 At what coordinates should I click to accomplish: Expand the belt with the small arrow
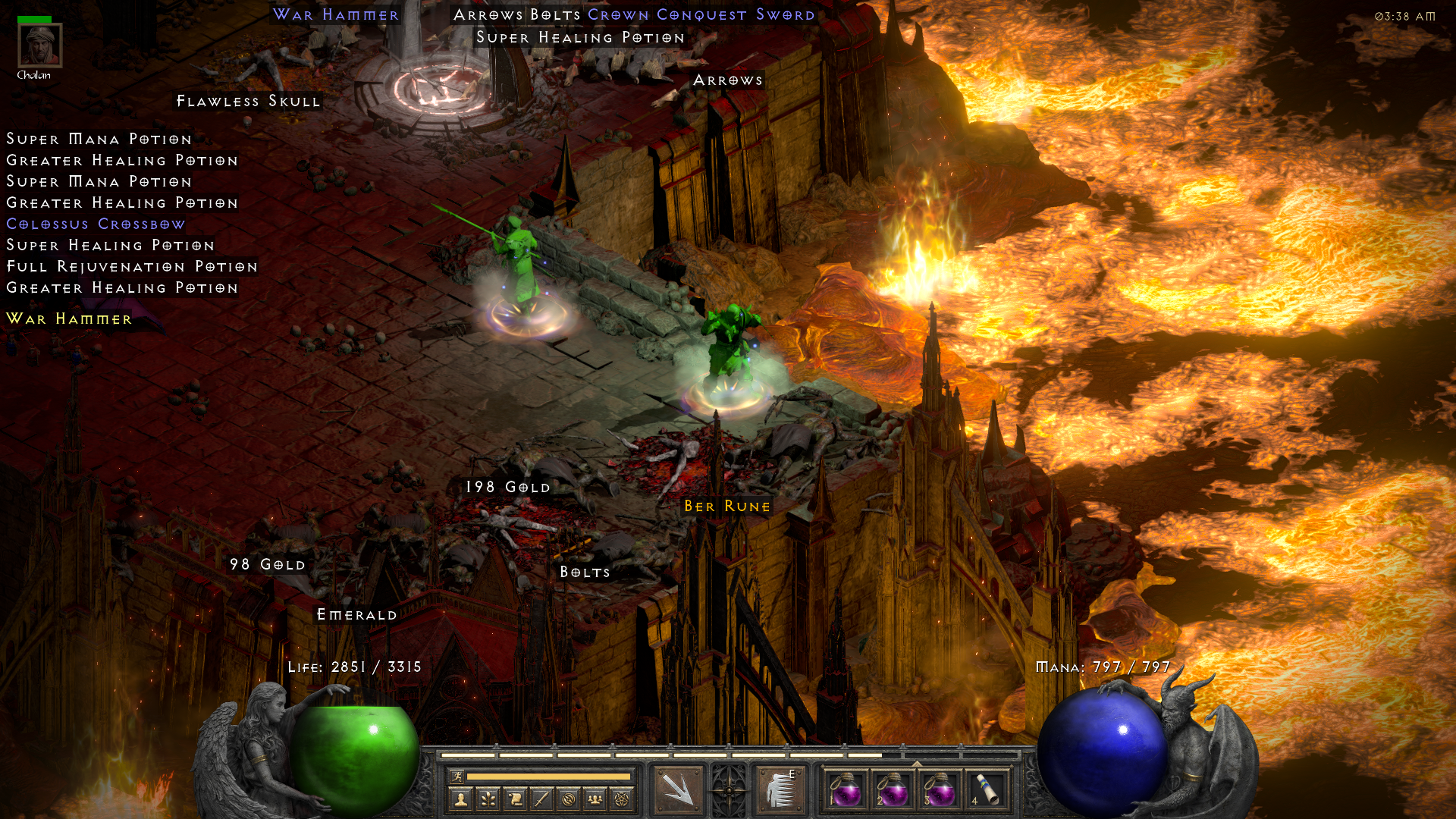[x=916, y=764]
